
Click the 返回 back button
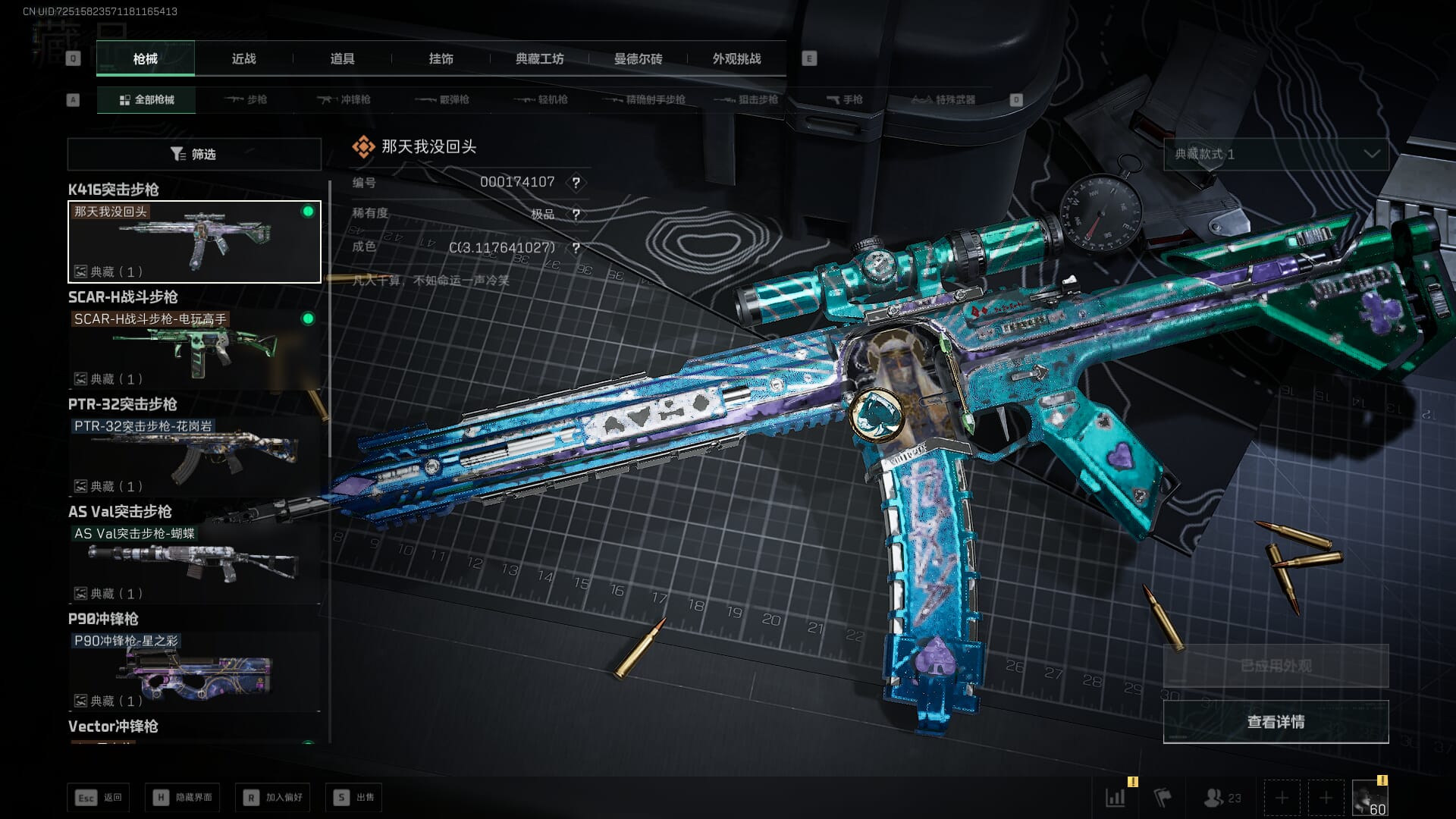coord(99,797)
